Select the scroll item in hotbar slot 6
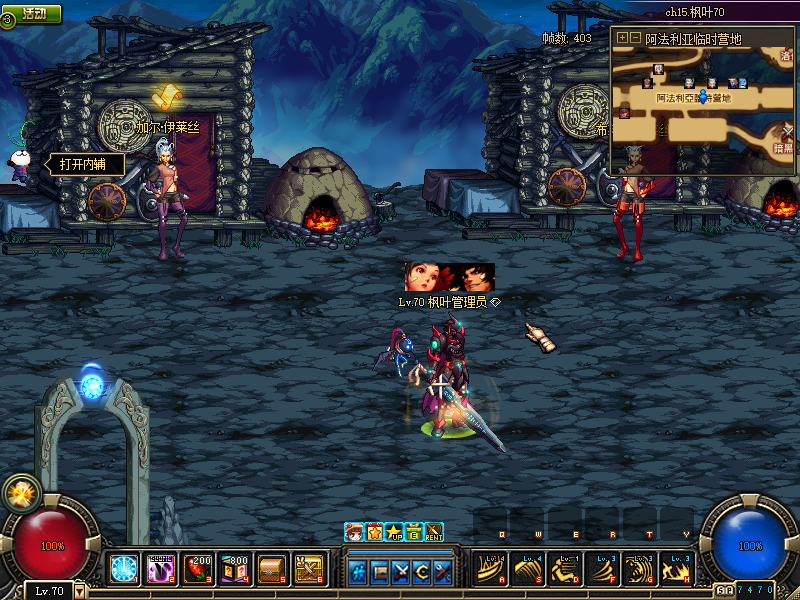Image resolution: width=800 pixels, height=600 pixels. coord(309,569)
